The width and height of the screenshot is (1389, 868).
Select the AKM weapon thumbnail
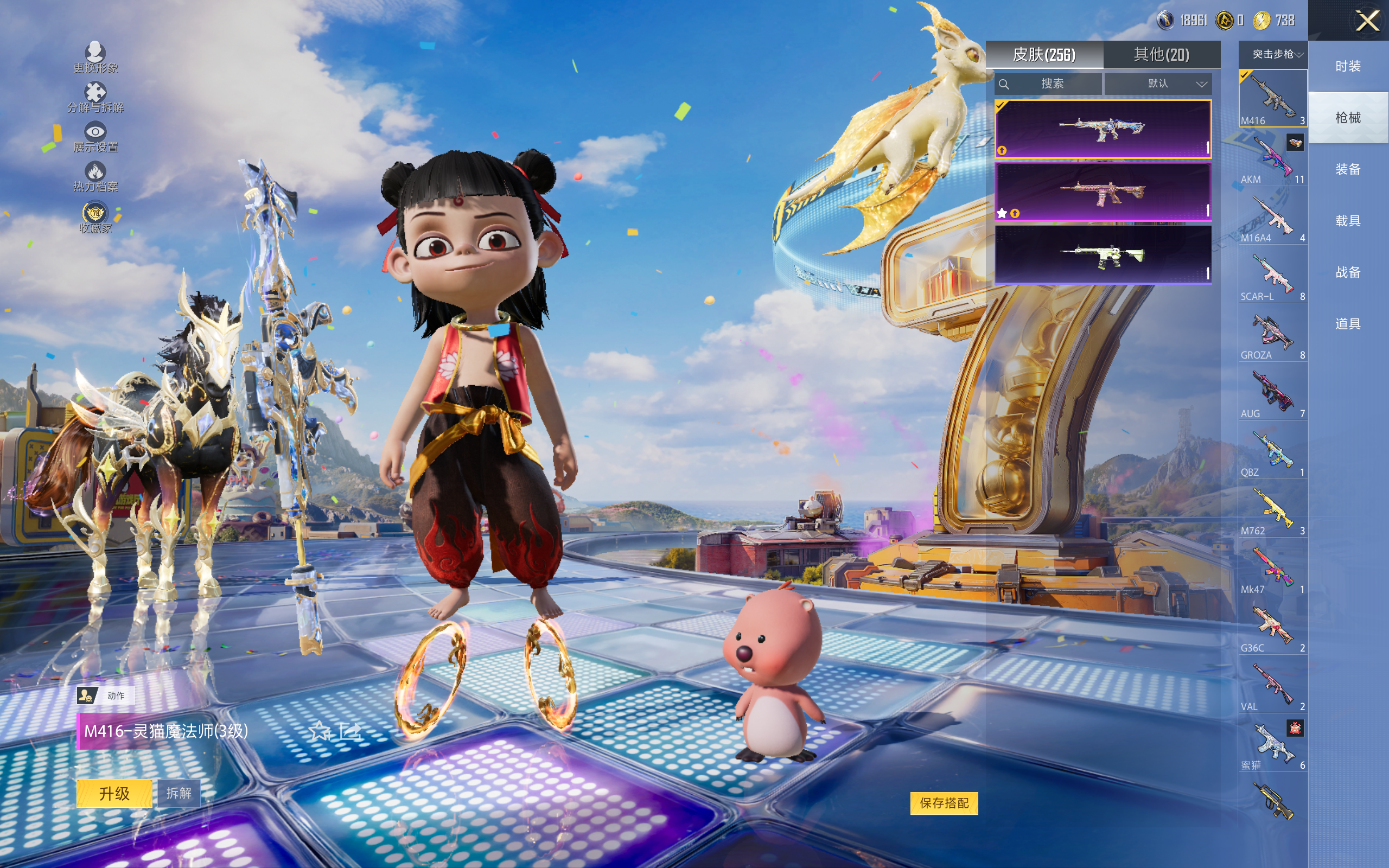tap(1272, 159)
